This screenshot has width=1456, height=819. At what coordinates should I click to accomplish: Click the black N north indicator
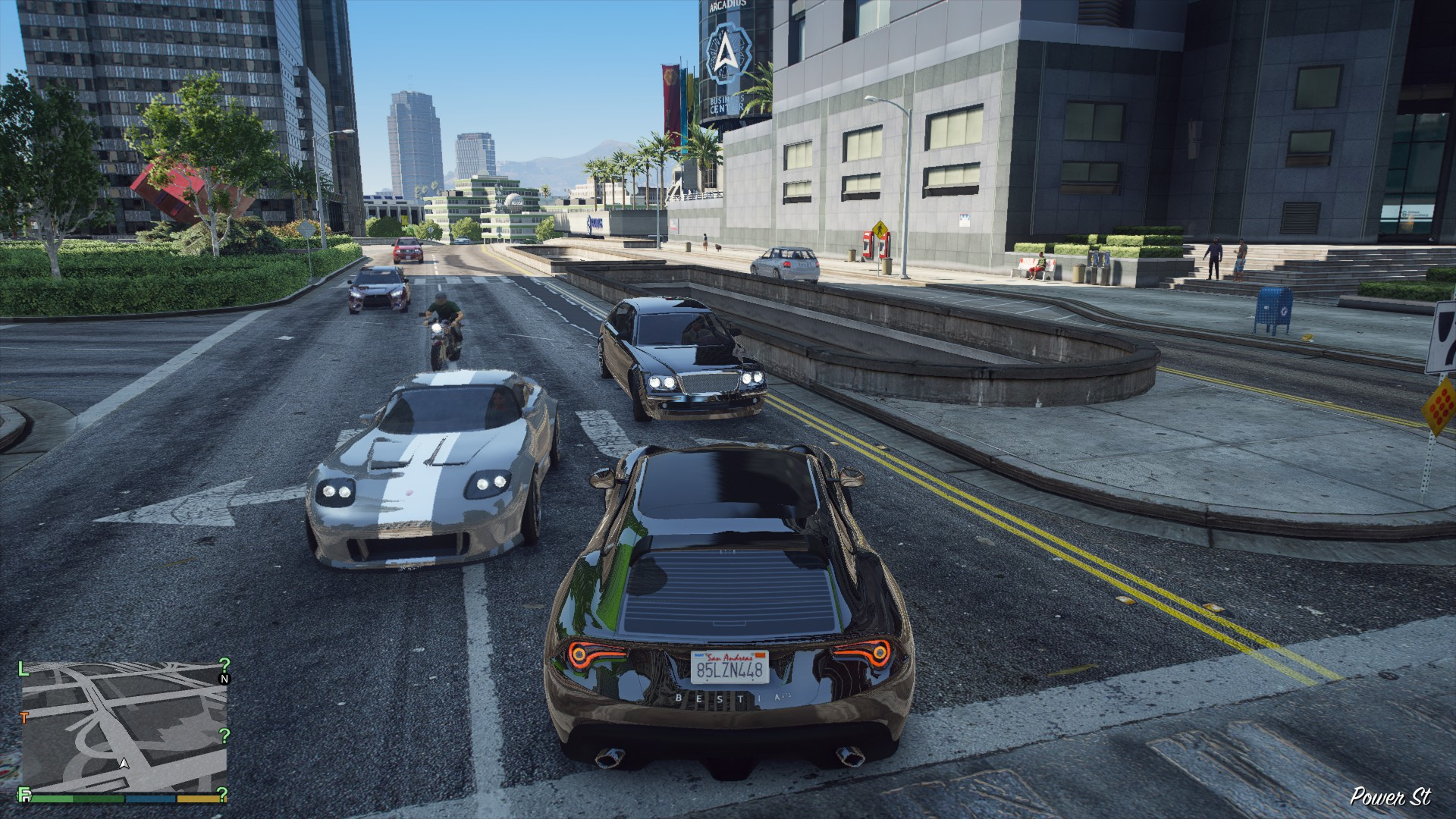[224, 679]
